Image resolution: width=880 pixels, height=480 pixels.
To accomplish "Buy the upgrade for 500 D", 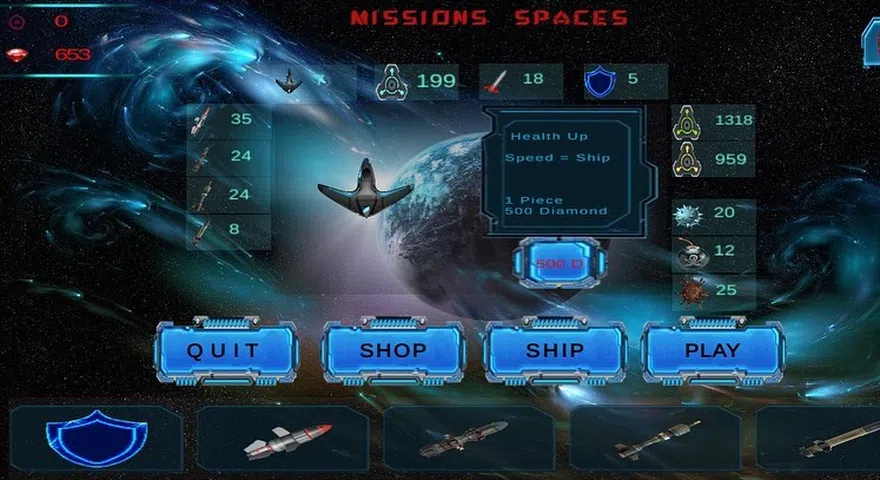I will tap(559, 263).
